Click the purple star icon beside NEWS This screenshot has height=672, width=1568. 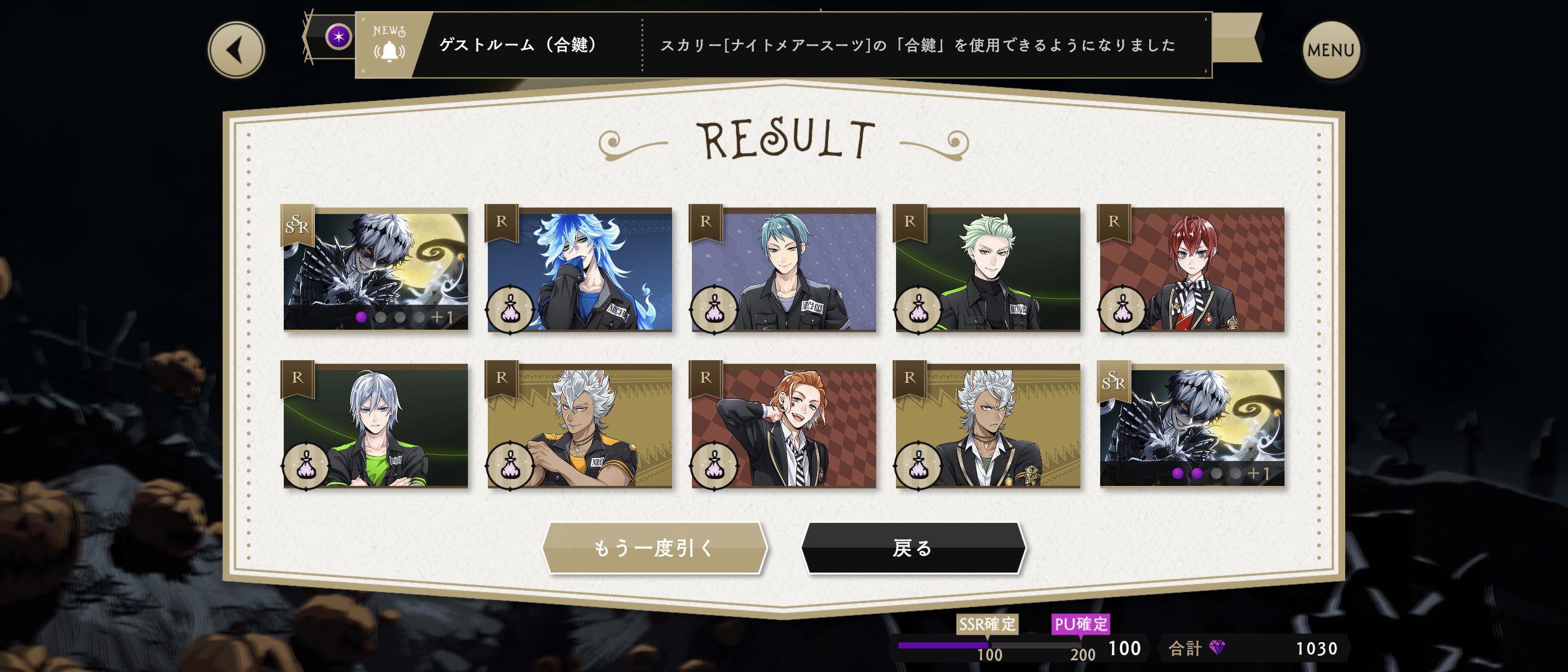pos(338,37)
